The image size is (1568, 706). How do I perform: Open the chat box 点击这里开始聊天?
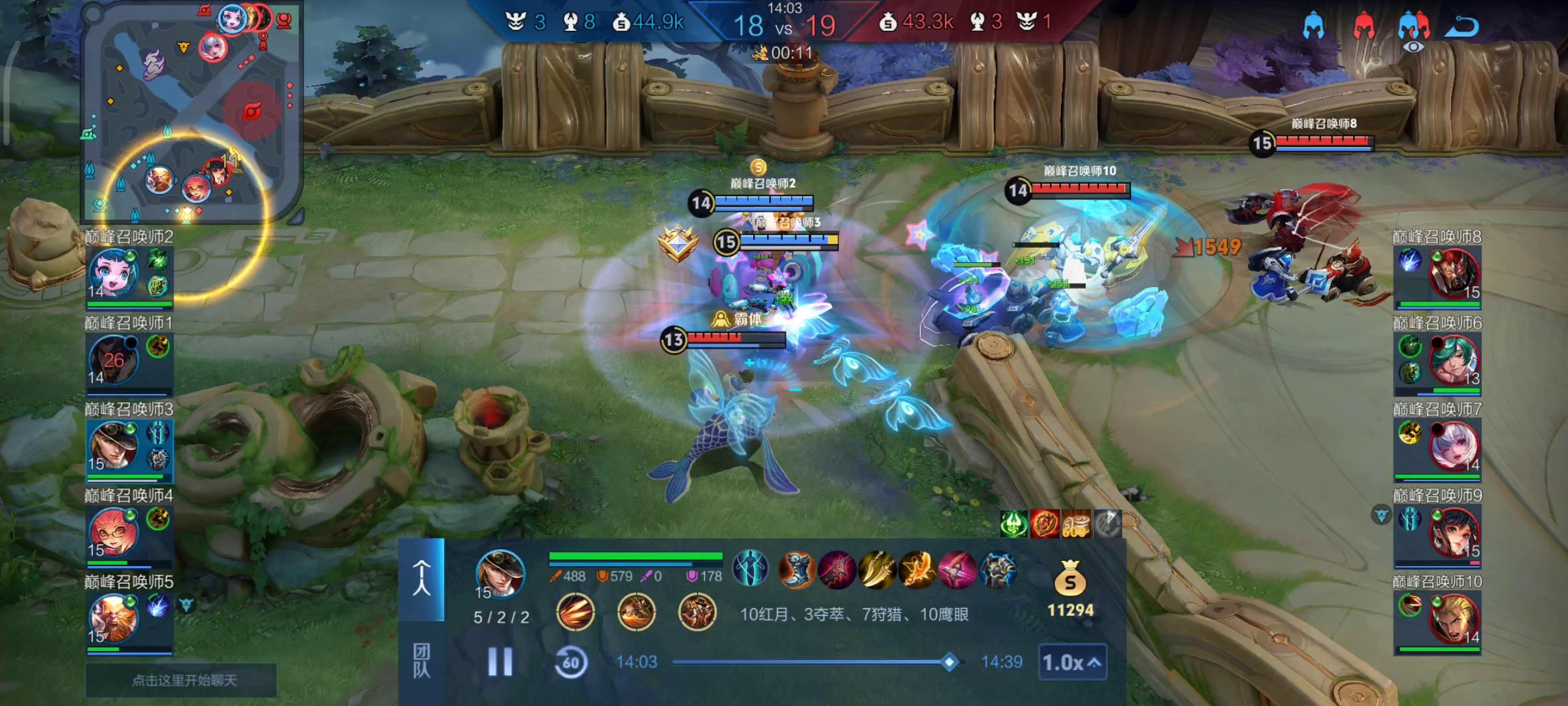183,681
